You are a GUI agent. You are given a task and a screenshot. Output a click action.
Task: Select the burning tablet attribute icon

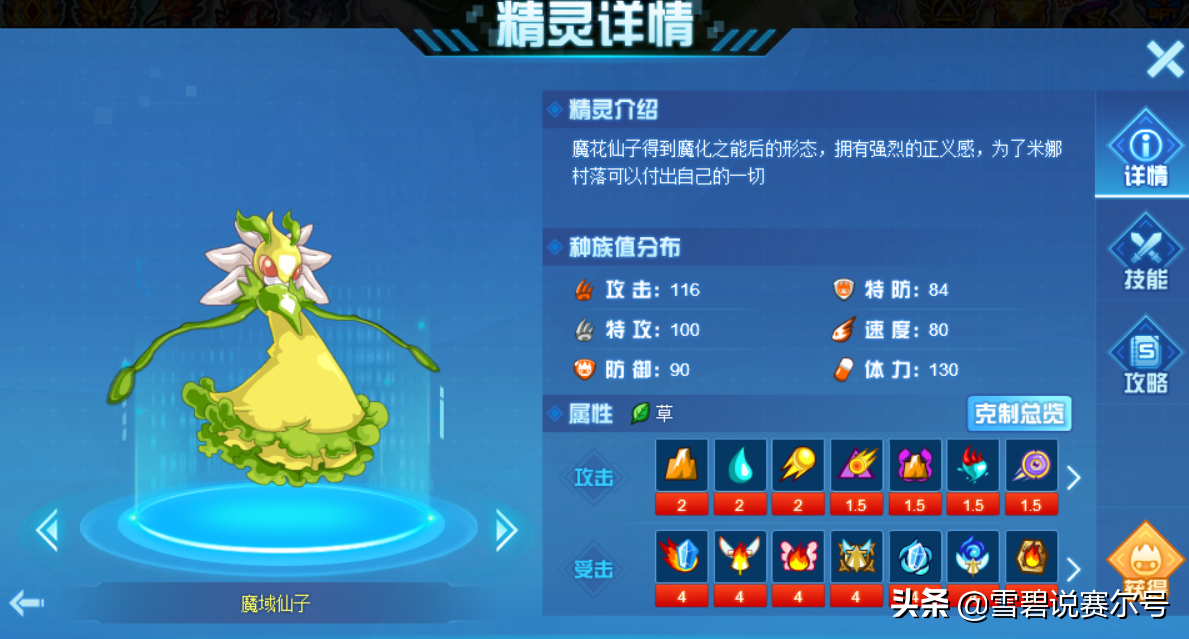point(1031,557)
